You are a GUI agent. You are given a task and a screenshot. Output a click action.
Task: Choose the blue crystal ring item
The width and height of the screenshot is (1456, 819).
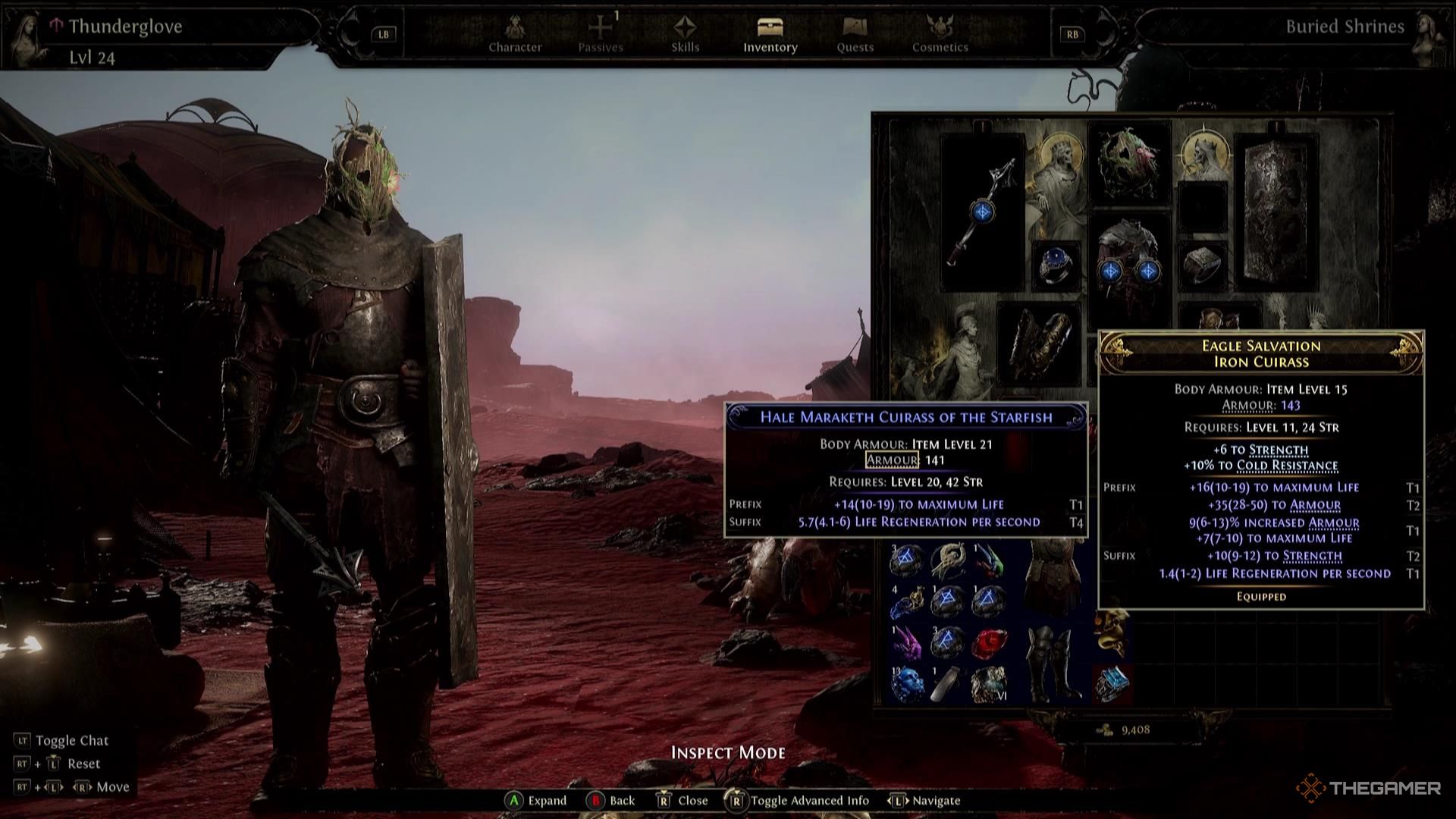1112,682
